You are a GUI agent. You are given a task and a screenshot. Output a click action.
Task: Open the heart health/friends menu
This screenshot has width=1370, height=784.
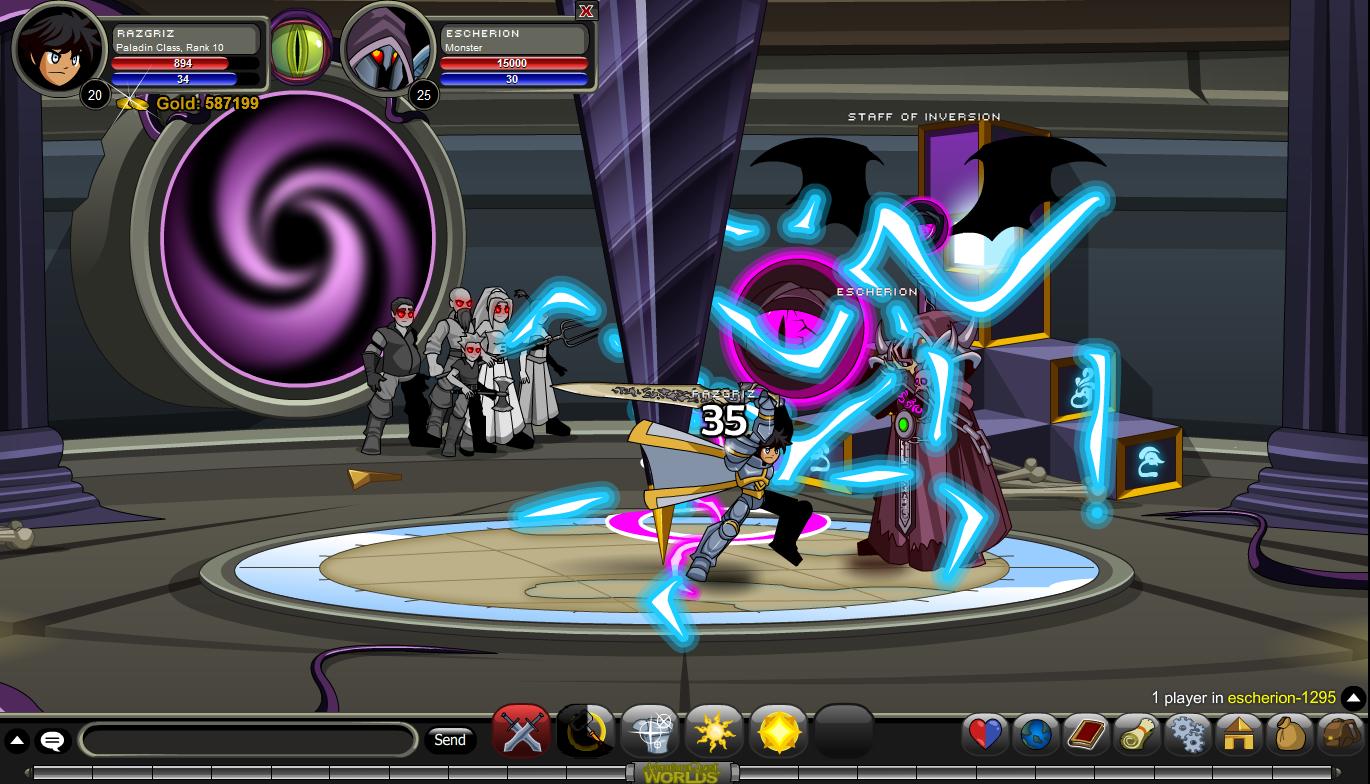pyautogui.click(x=984, y=734)
